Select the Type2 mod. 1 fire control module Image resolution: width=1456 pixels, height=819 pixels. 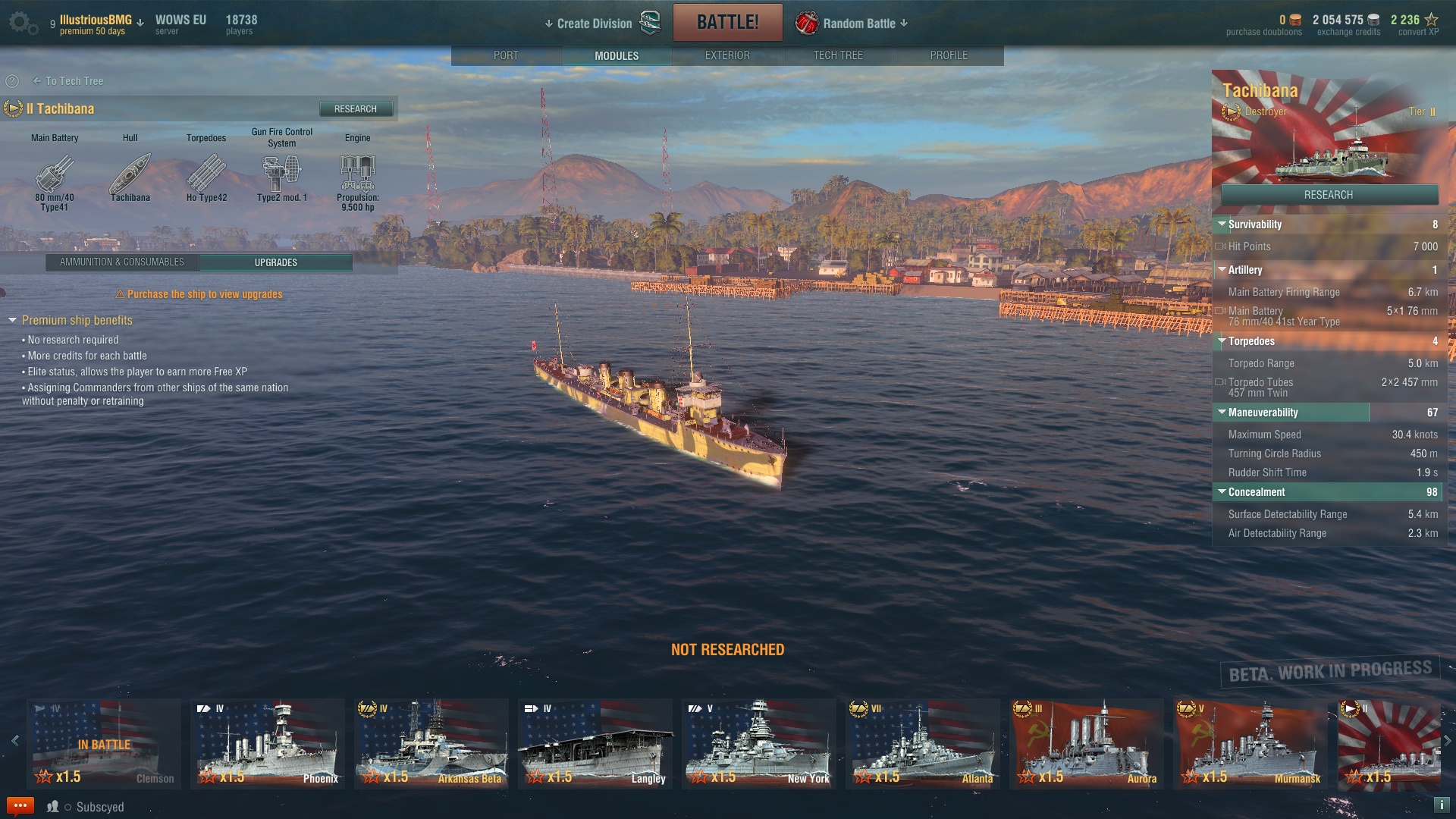(x=281, y=174)
